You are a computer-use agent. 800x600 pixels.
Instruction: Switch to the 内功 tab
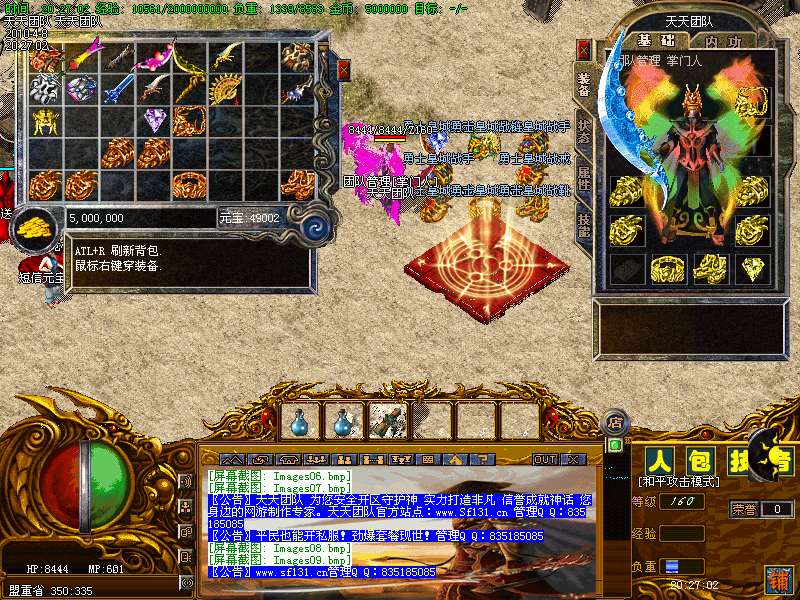click(722, 41)
